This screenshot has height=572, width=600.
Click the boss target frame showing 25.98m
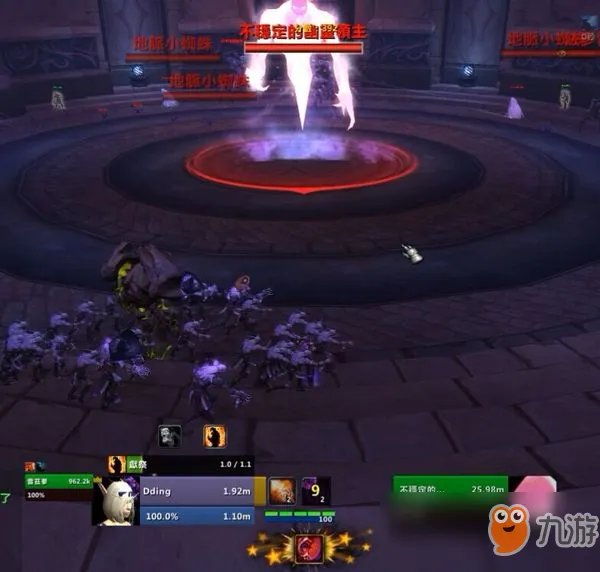pos(450,487)
